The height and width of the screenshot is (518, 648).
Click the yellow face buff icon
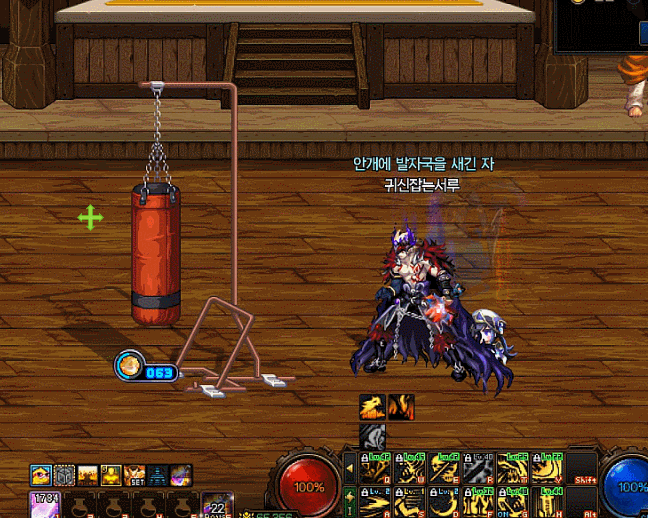click(x=40, y=473)
